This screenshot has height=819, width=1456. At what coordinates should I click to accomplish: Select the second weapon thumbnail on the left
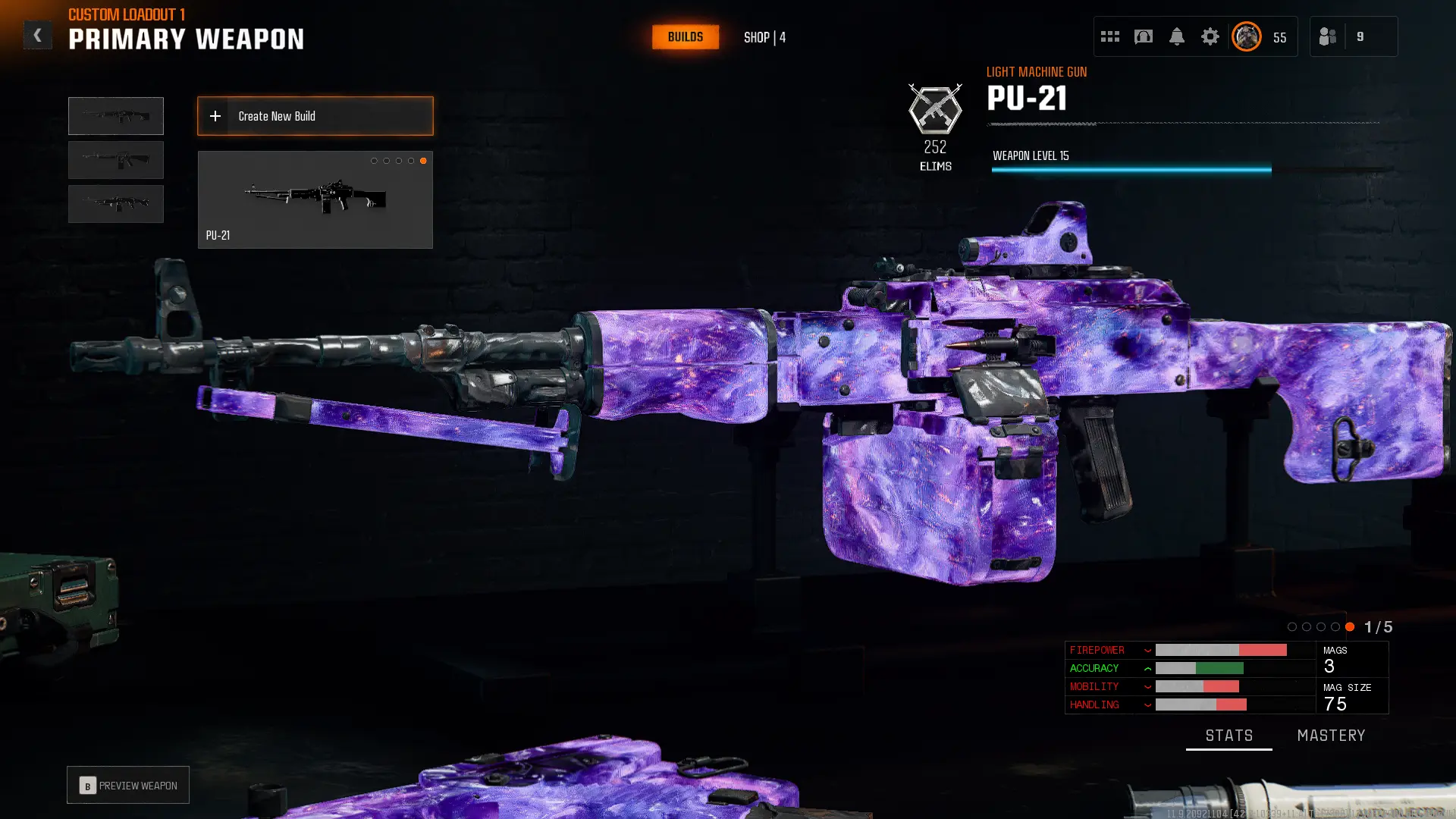tap(115, 160)
